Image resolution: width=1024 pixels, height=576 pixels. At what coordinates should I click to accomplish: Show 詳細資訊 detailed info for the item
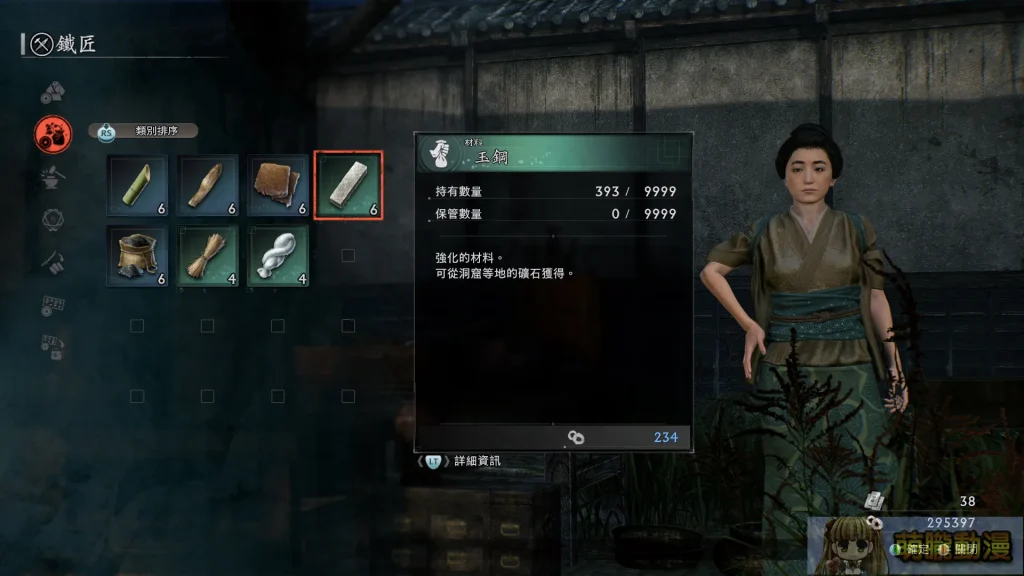point(464,461)
